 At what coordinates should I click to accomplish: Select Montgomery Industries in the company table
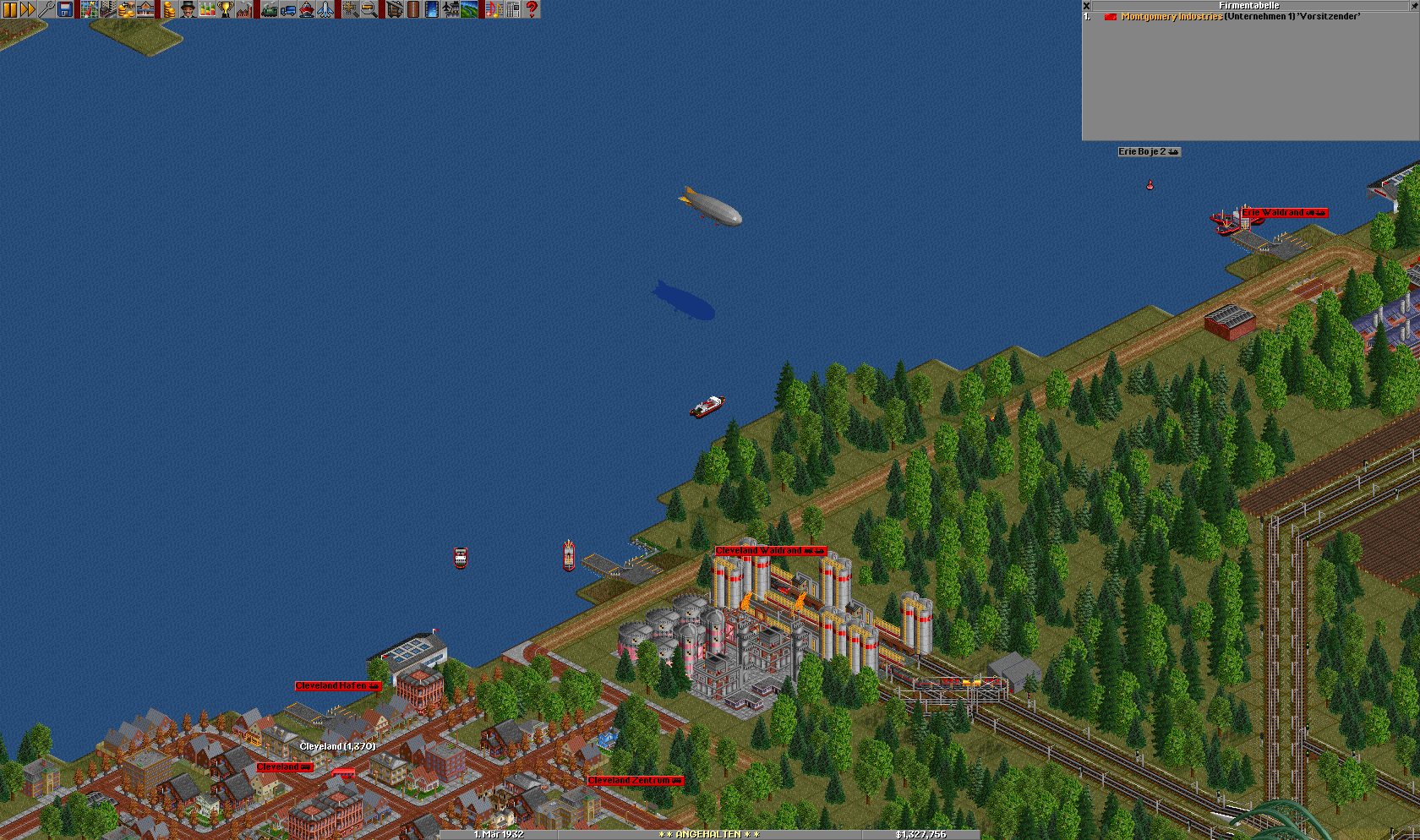tap(1171, 17)
